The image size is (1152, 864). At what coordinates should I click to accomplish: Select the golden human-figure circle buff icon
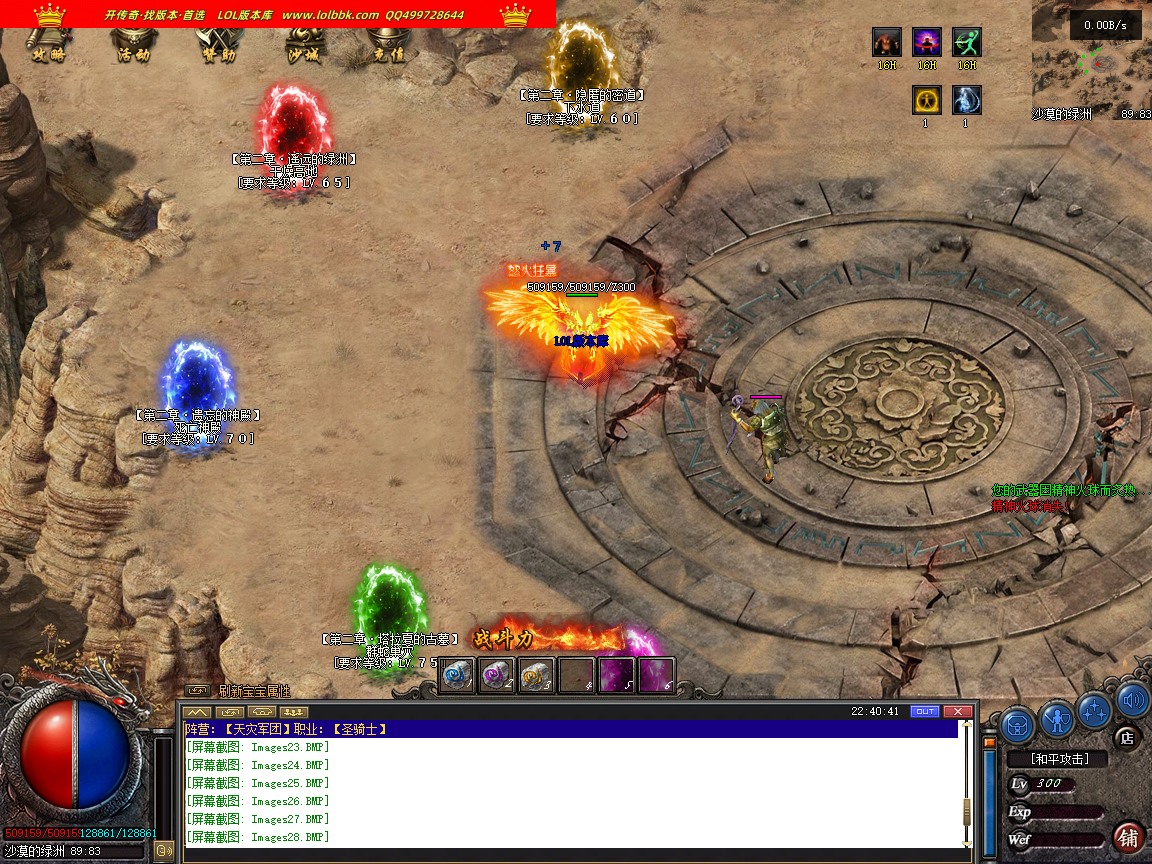pos(927,100)
